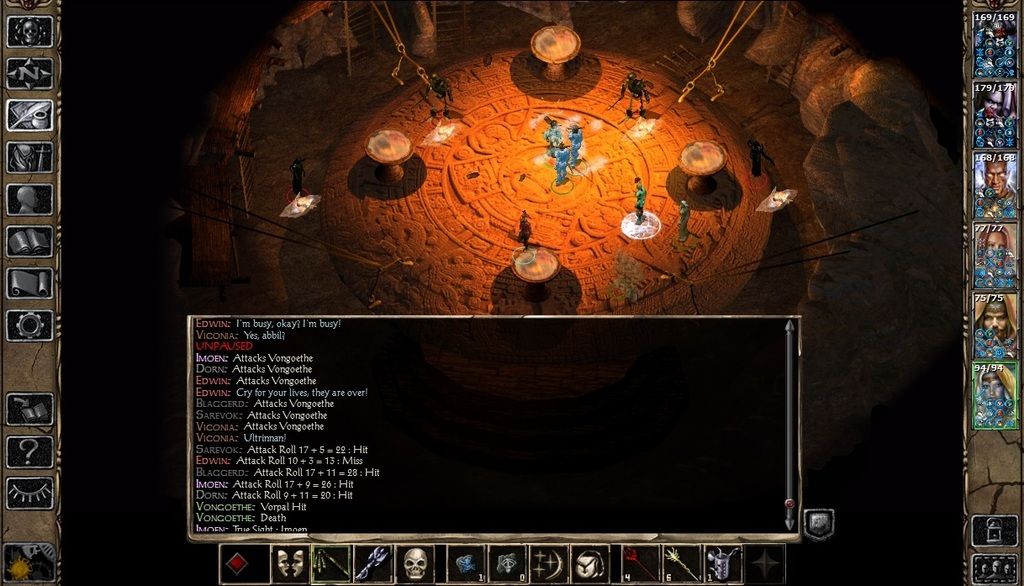Click the shield button beside the message log
Image resolution: width=1024 pixels, height=586 pixels.
coord(819,523)
